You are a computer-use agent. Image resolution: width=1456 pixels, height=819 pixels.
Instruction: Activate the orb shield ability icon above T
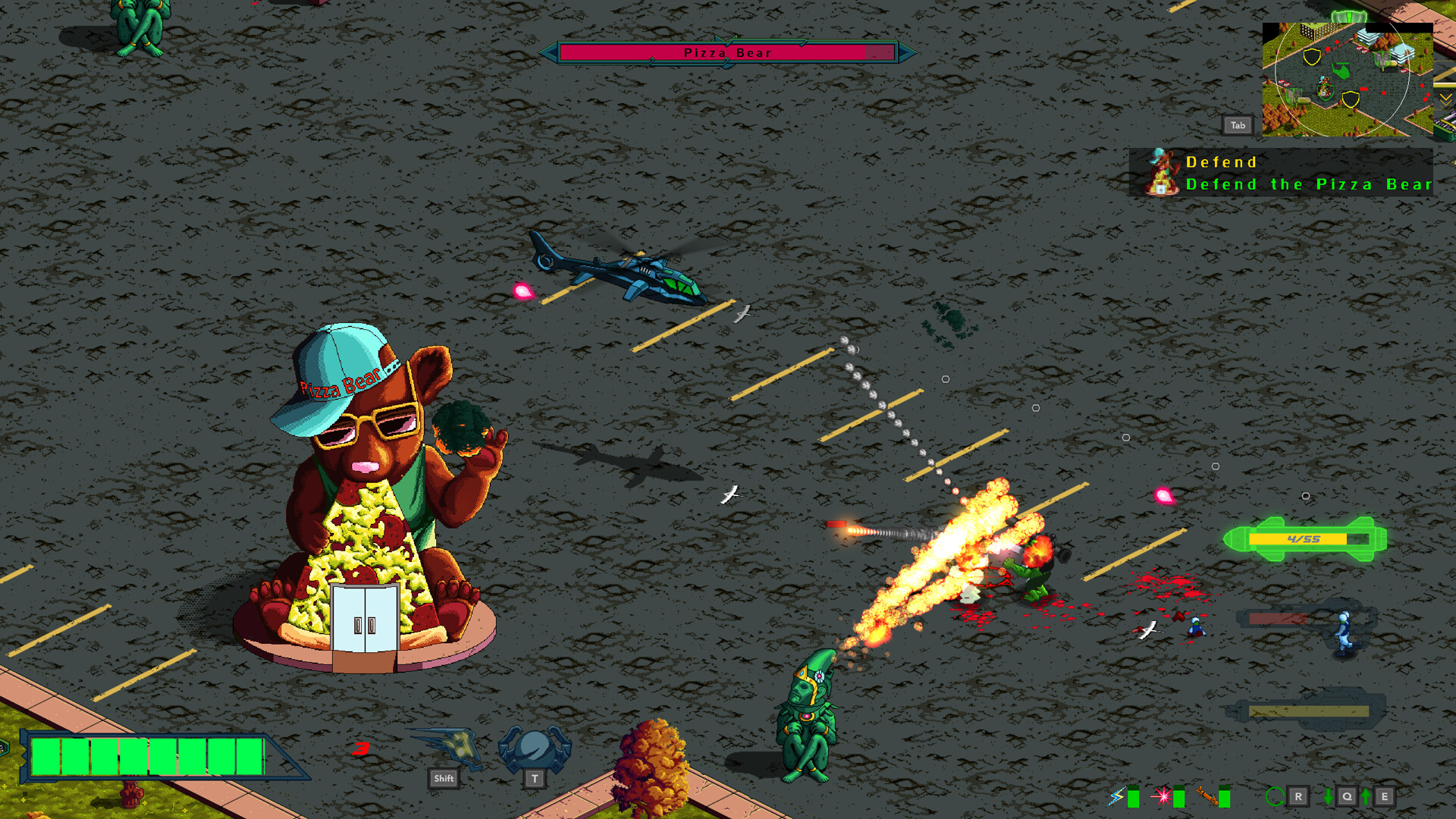(533, 747)
